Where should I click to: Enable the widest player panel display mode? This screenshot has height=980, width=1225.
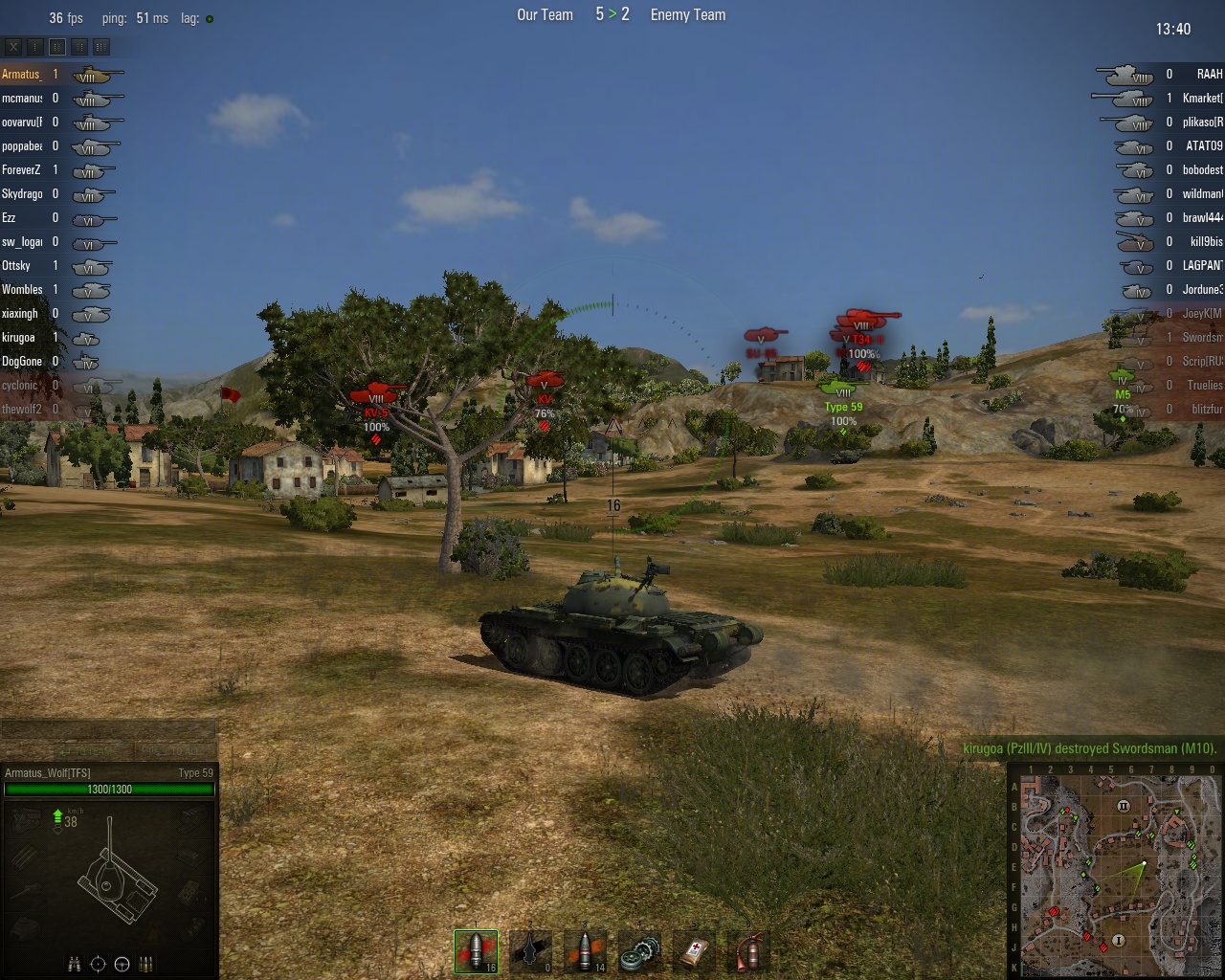pyautogui.click(x=100, y=46)
